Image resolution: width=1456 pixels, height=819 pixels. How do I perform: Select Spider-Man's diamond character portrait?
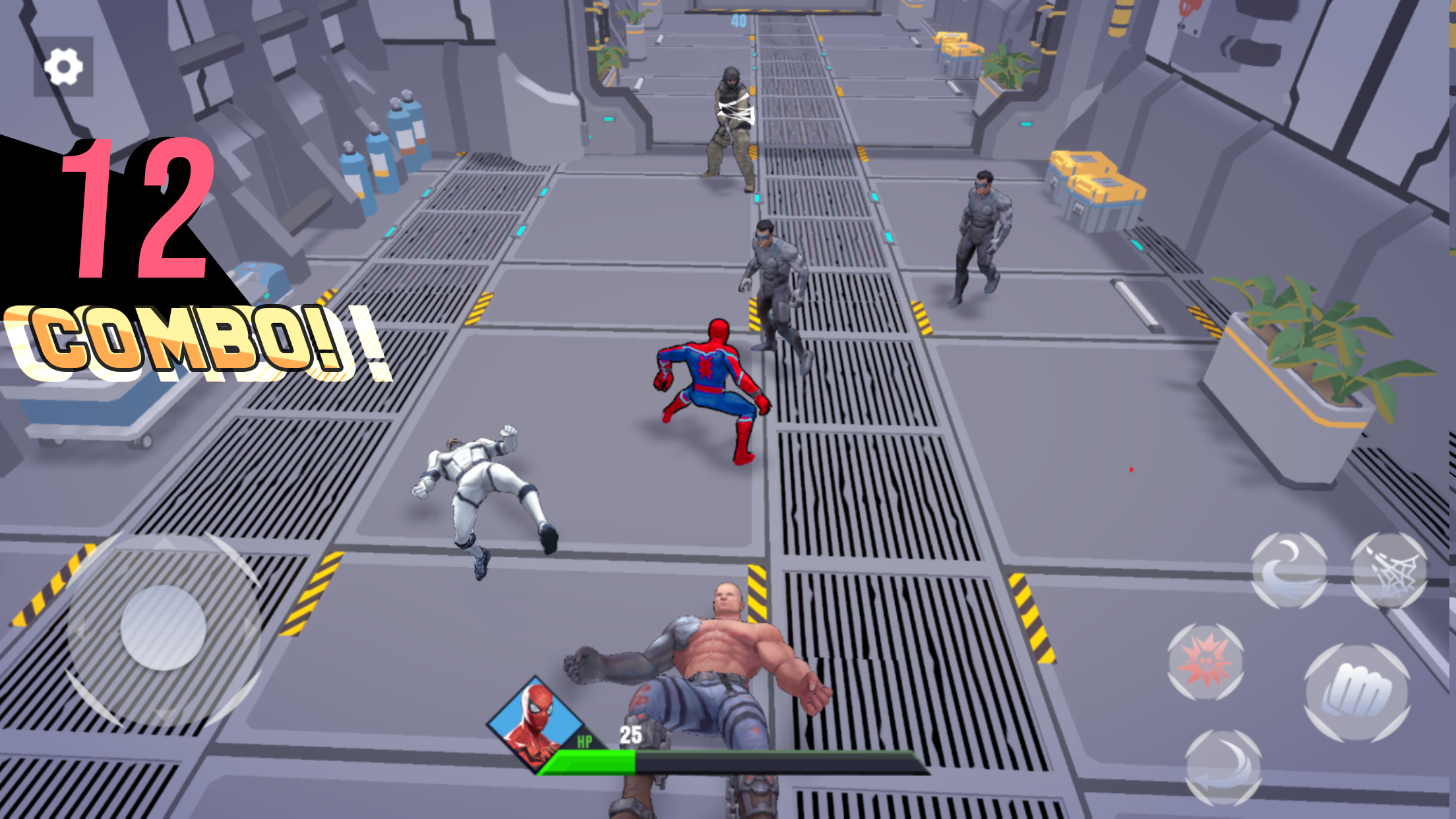tap(535, 723)
